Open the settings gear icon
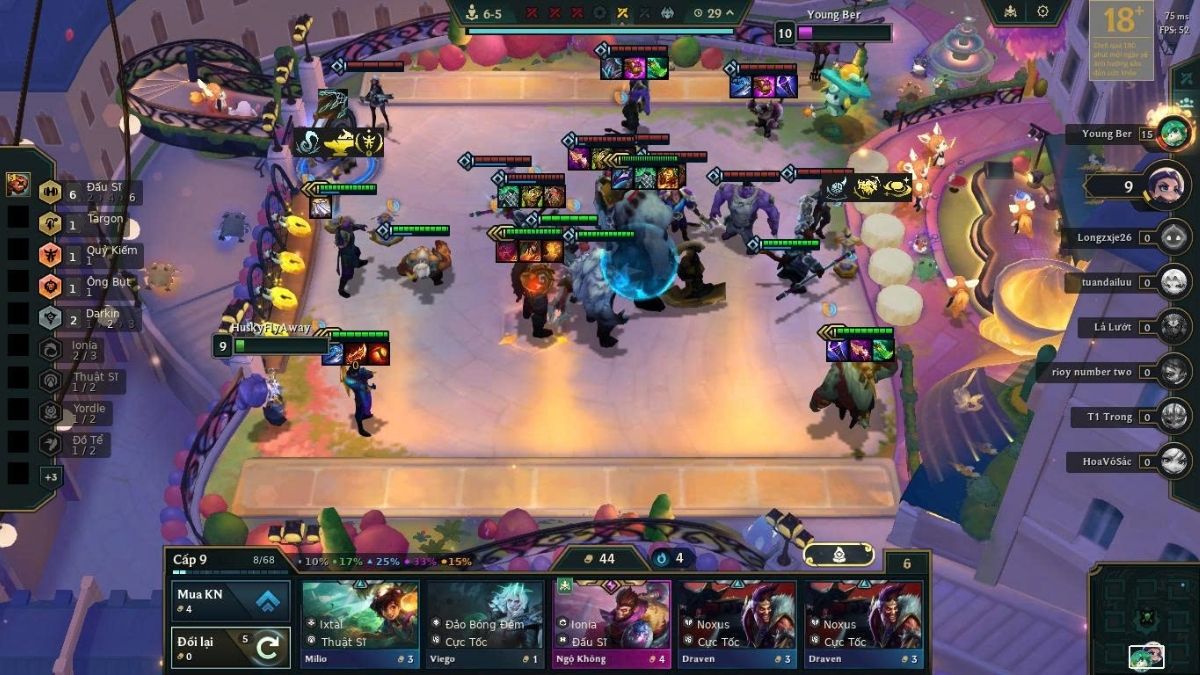 [x=1043, y=12]
